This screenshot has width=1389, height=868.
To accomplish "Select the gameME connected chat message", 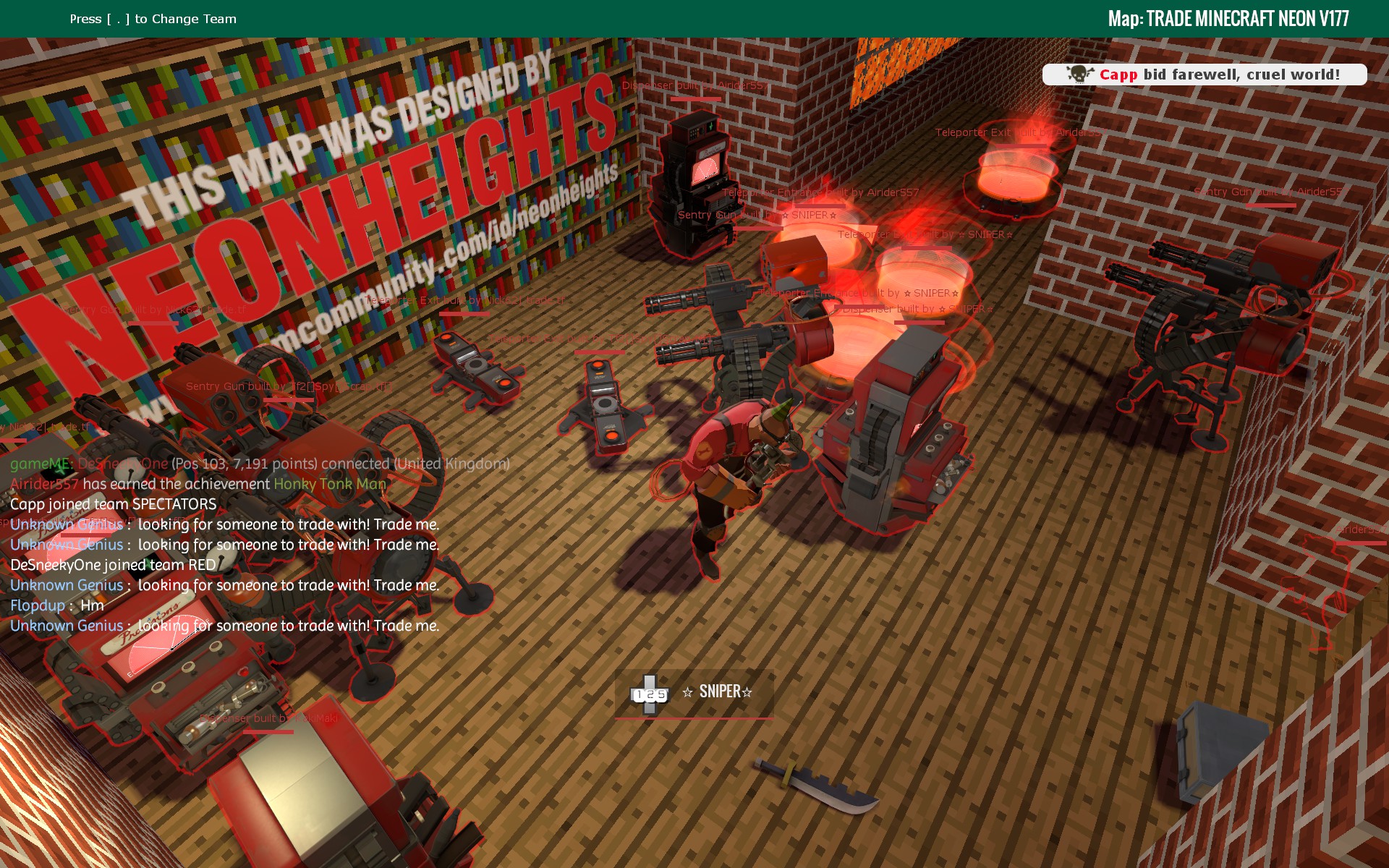I will point(260,464).
